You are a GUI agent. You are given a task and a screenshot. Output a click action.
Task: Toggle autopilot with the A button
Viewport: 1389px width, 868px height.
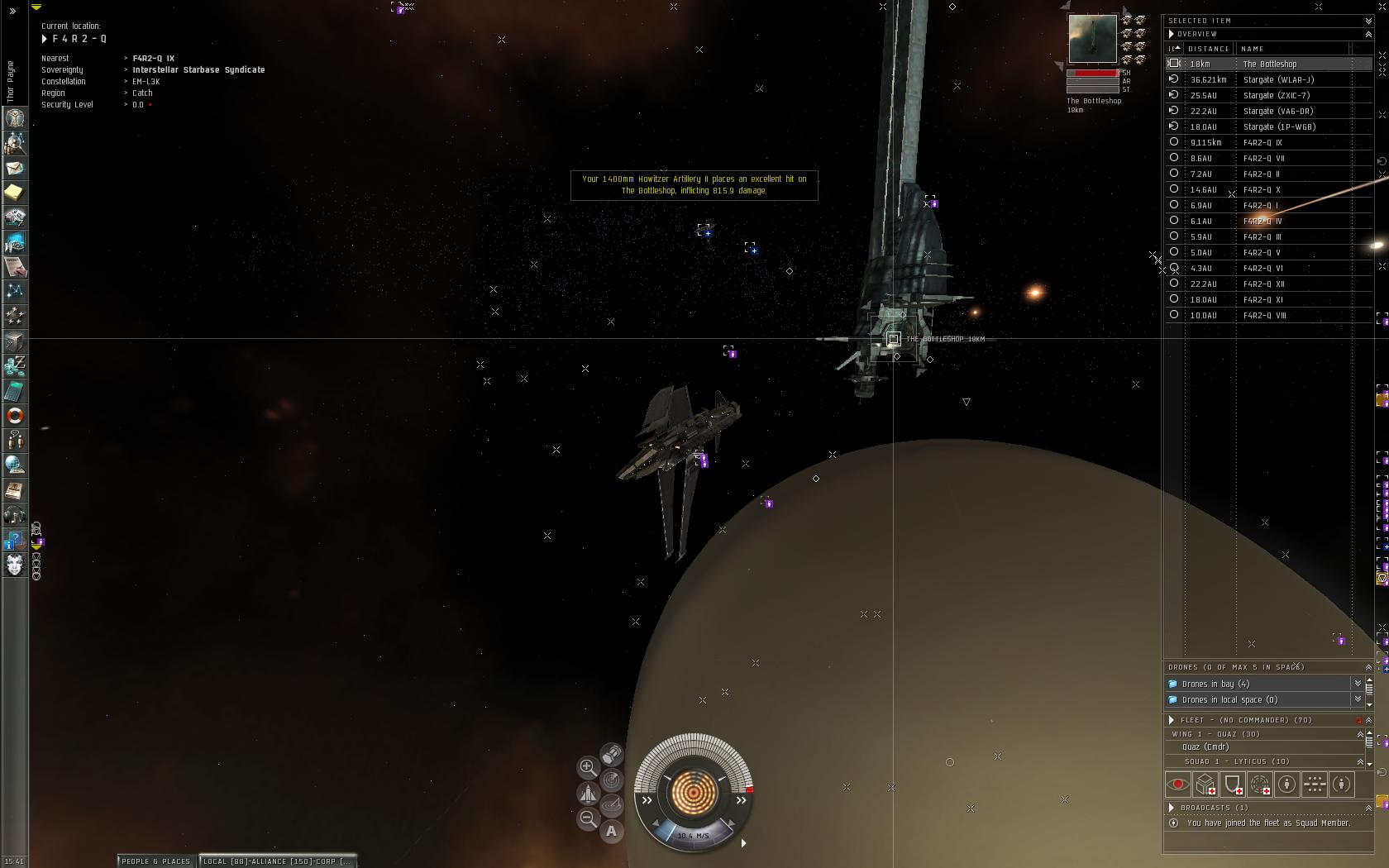[x=612, y=831]
